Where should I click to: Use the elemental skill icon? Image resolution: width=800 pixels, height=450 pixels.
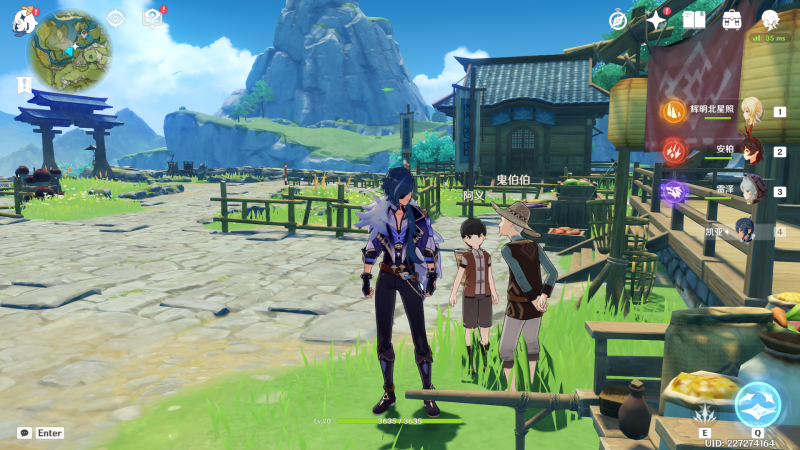[x=706, y=412]
